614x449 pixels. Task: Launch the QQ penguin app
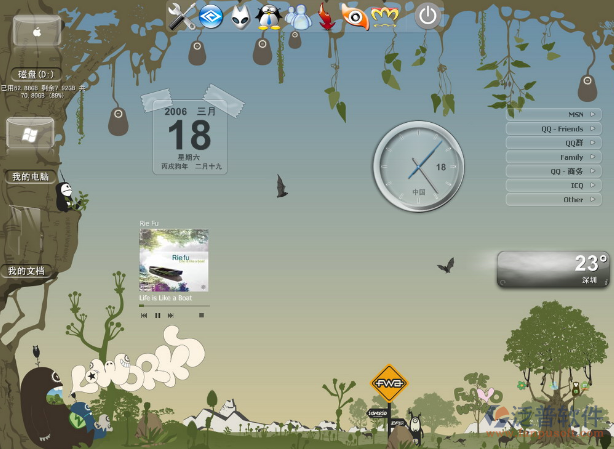[x=269, y=15]
